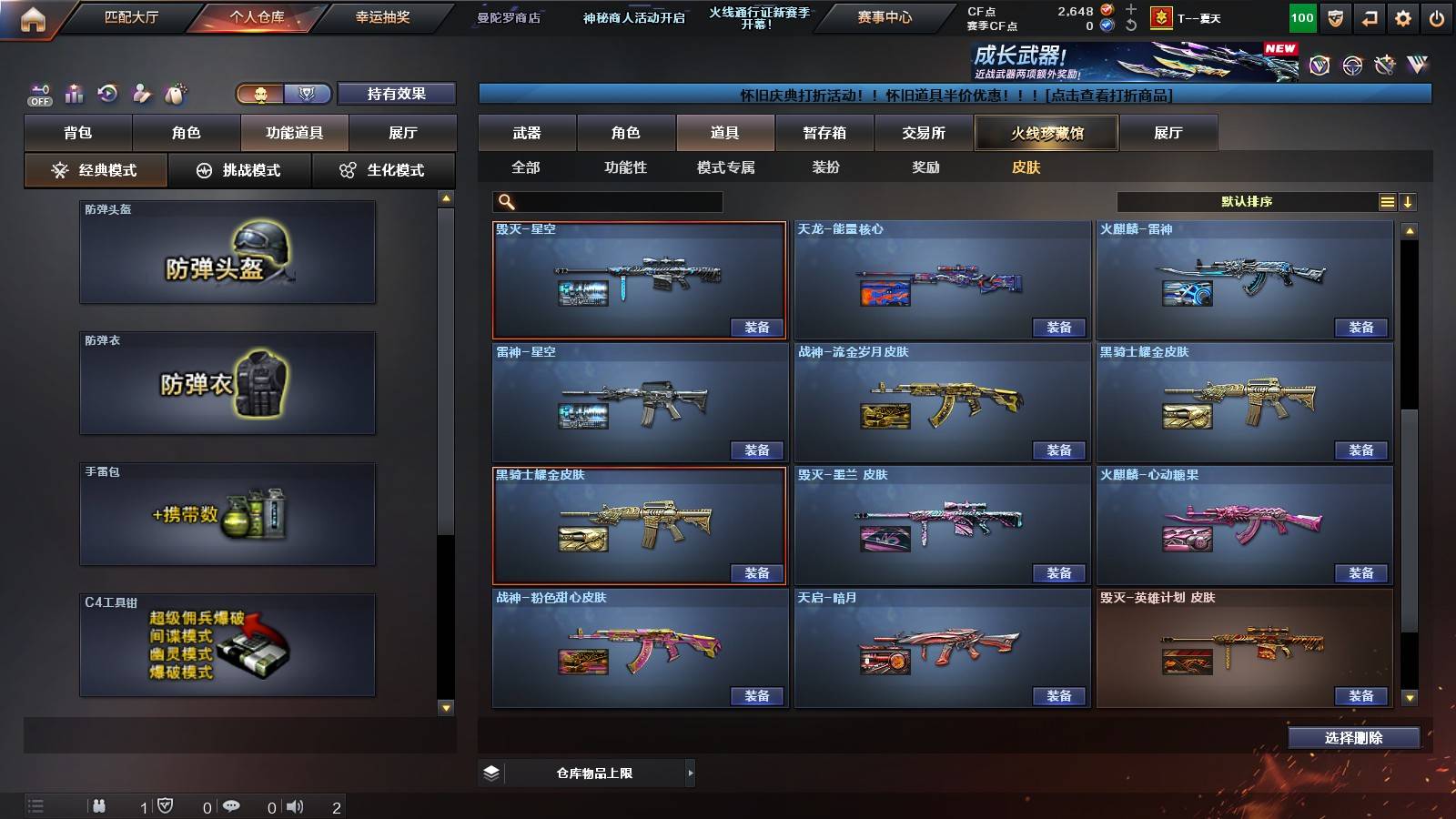Open the dog/pet icon above the inventory tabs
Image resolution: width=1456 pixels, height=819 pixels.
coord(176,91)
